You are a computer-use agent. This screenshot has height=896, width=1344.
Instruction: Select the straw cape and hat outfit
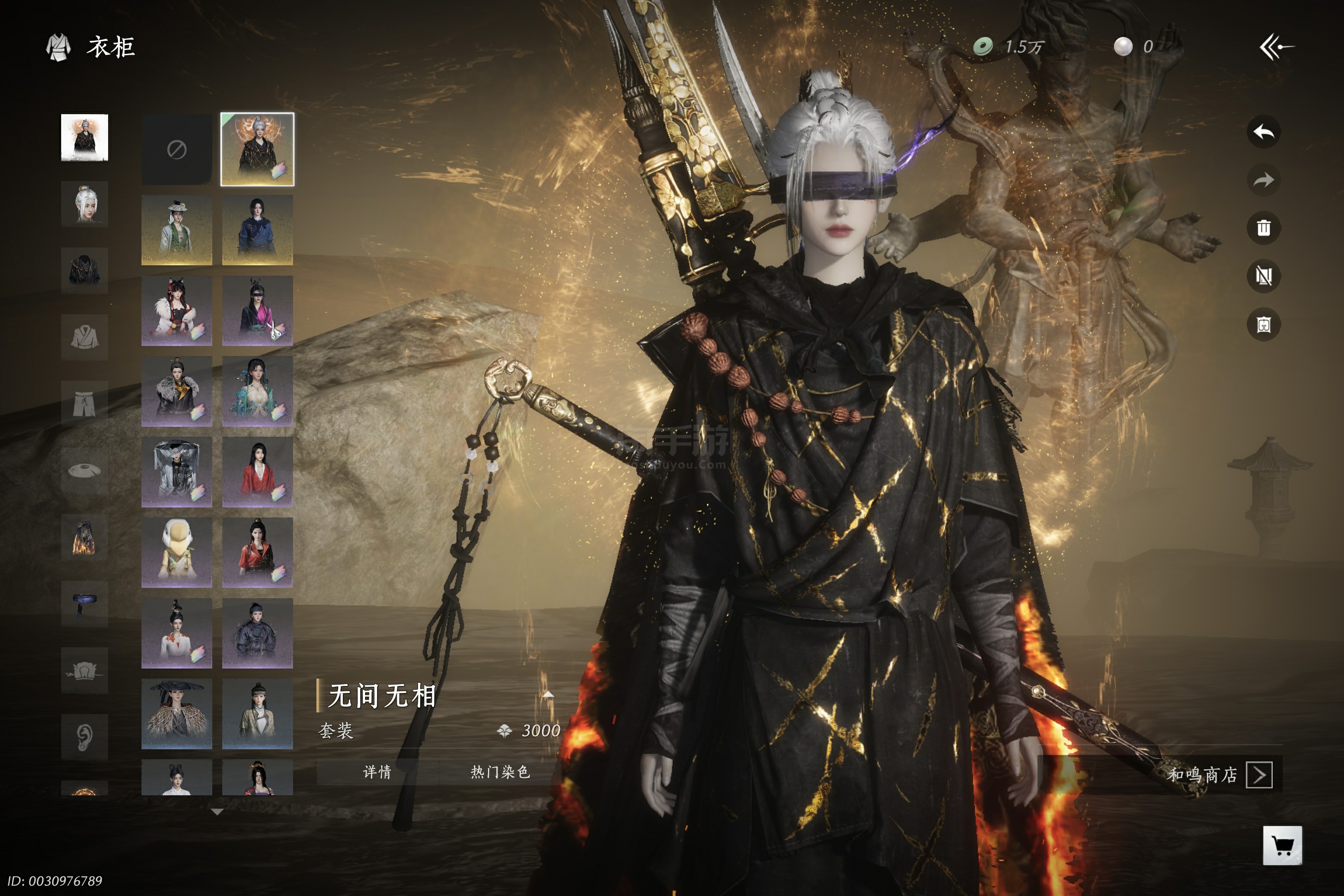point(177,714)
